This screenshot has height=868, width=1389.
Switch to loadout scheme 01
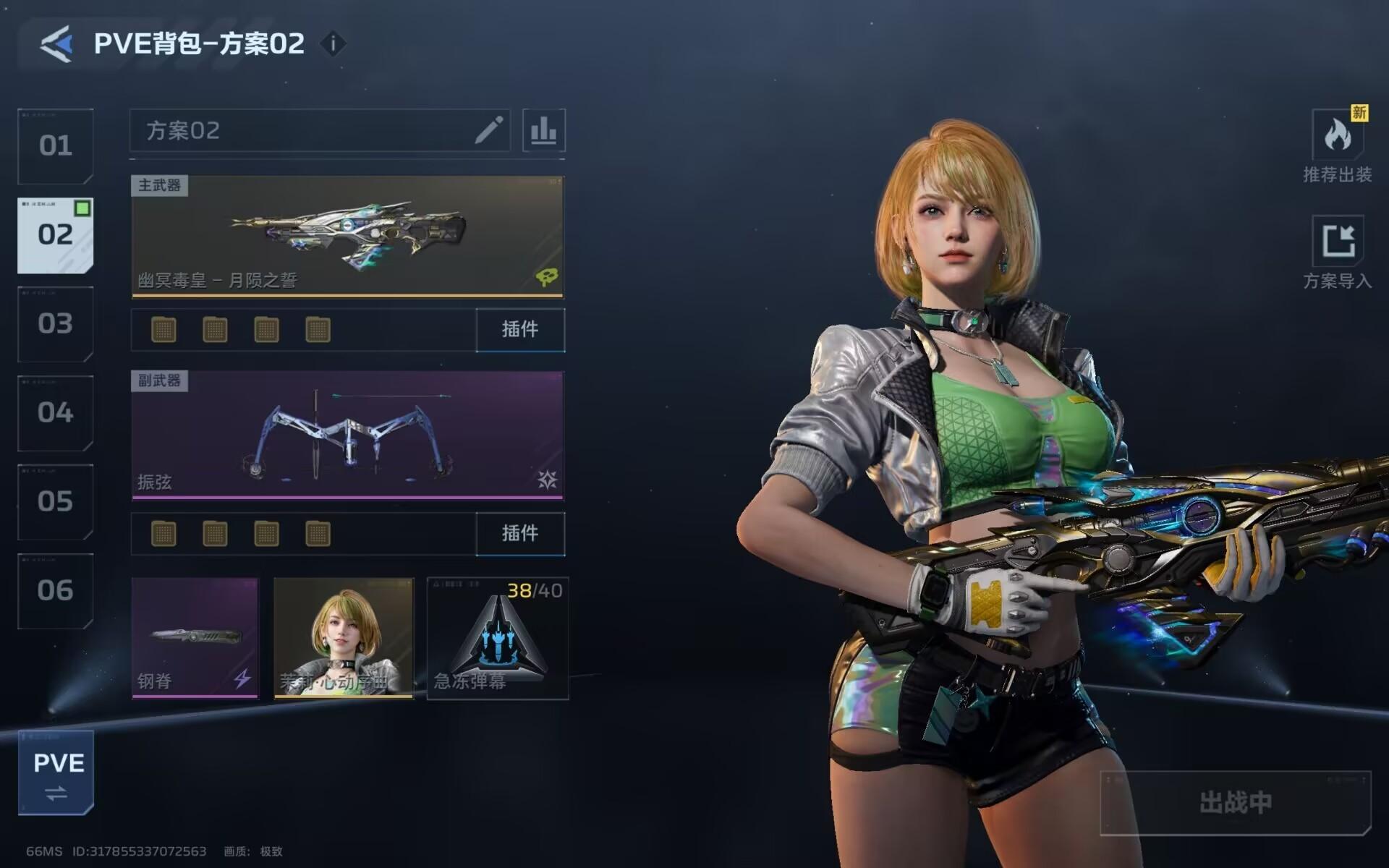pos(56,146)
